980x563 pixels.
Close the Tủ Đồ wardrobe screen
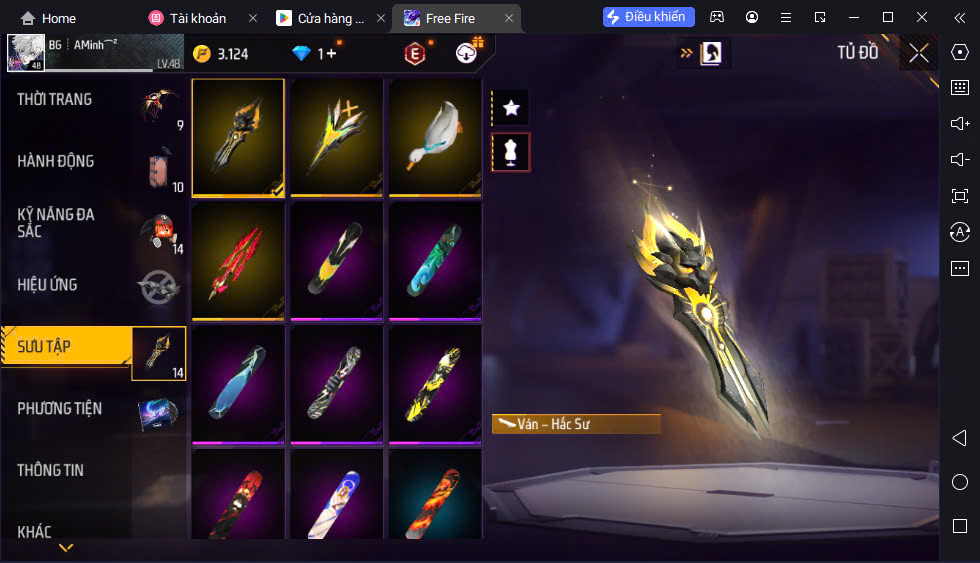pyautogui.click(x=918, y=53)
